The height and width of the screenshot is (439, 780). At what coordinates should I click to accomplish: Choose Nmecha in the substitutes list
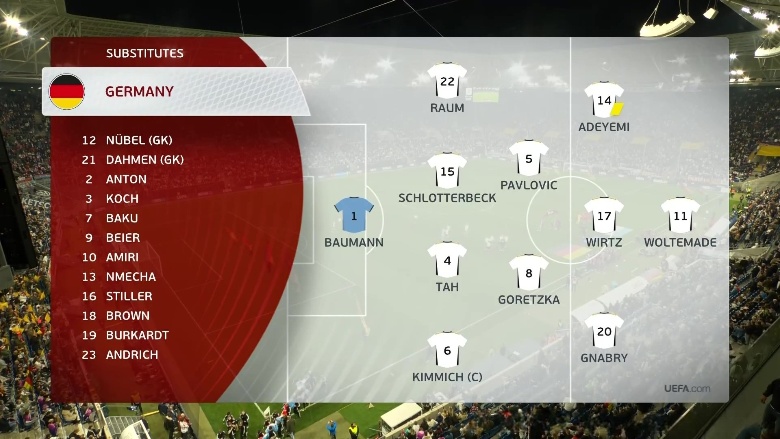click(130, 277)
